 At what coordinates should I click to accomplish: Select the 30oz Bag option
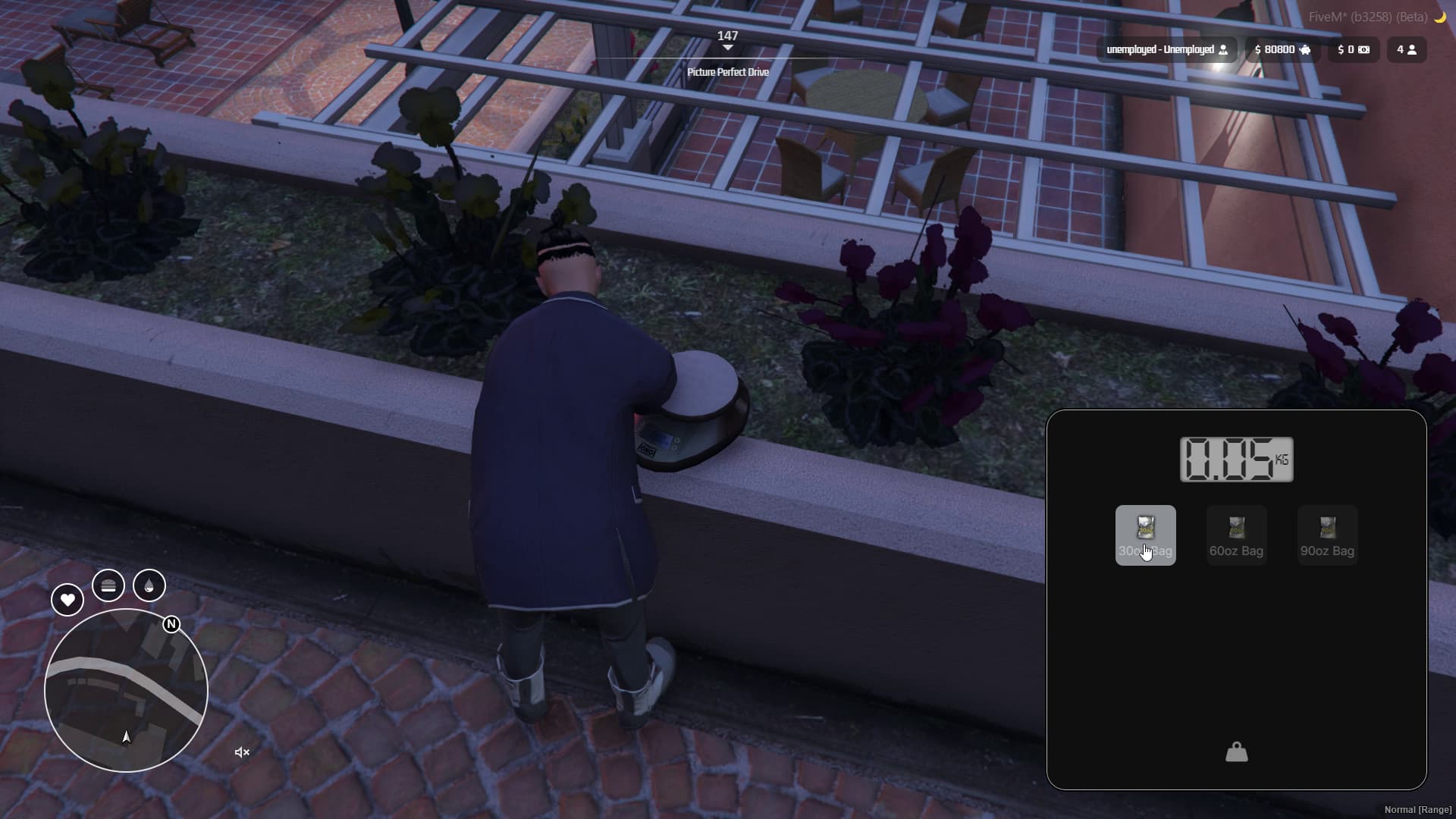[1145, 535]
